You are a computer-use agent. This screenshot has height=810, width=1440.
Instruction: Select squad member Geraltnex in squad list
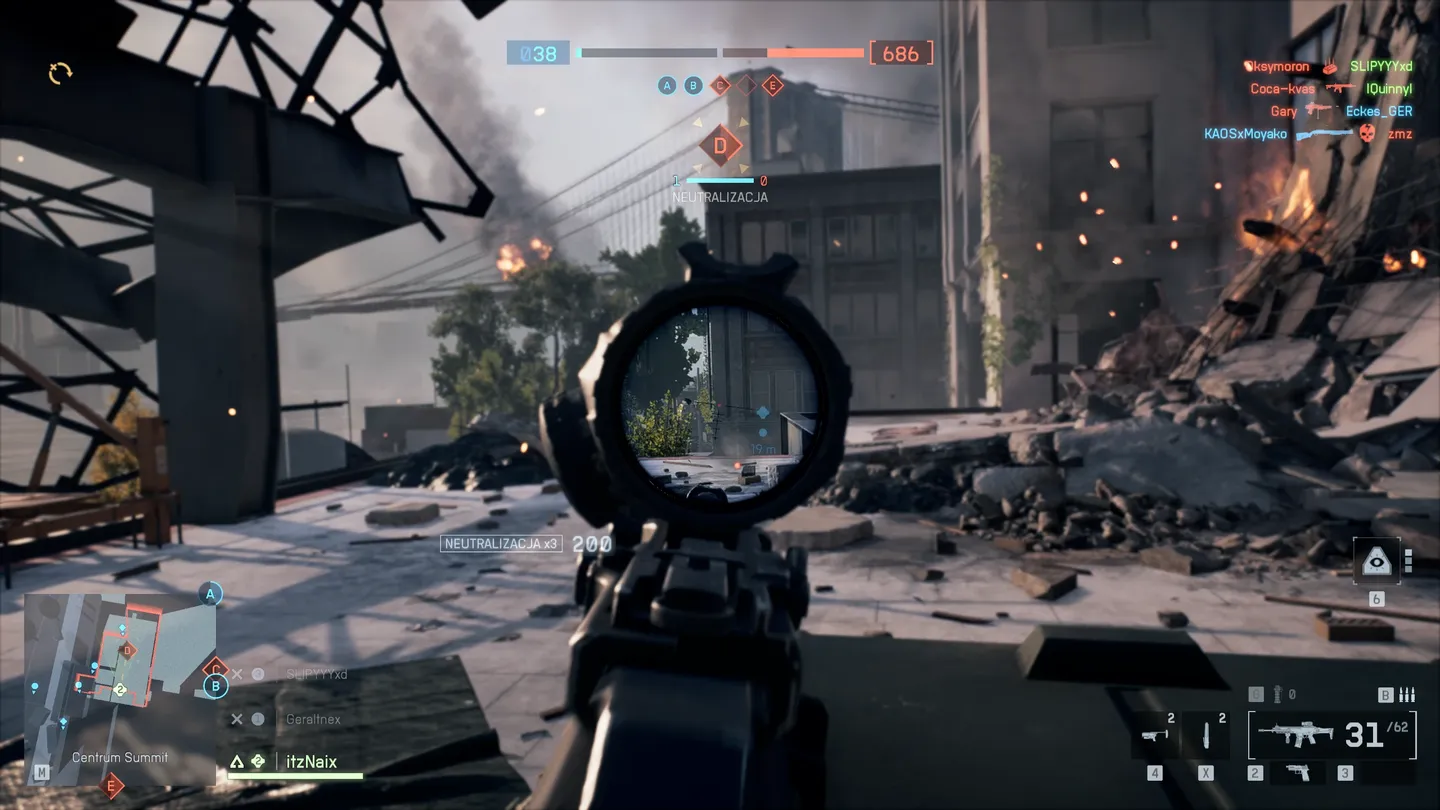[x=312, y=719]
